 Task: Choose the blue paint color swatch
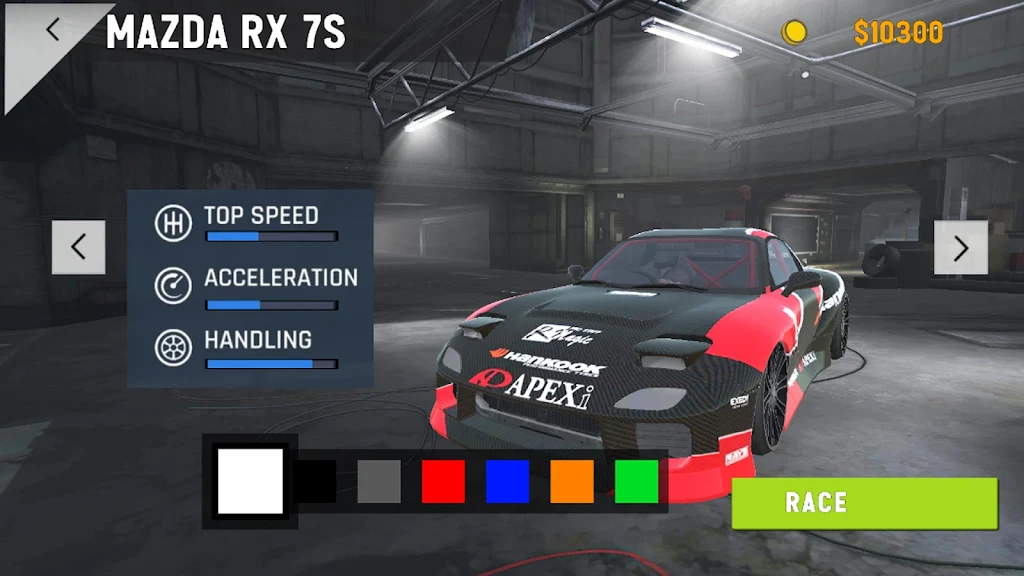pyautogui.click(x=507, y=481)
